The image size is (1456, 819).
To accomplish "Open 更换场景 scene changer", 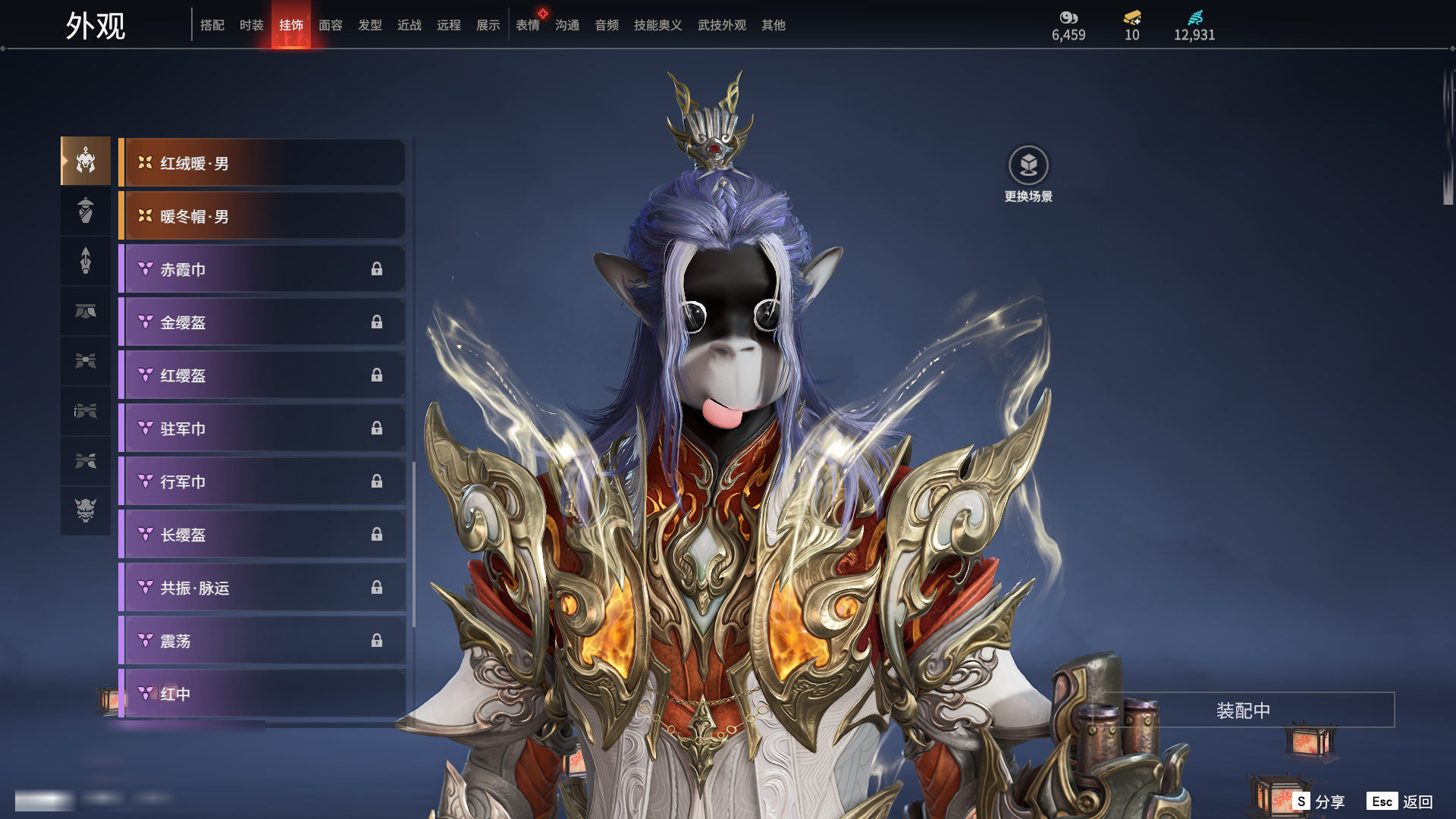I will coord(1028,166).
